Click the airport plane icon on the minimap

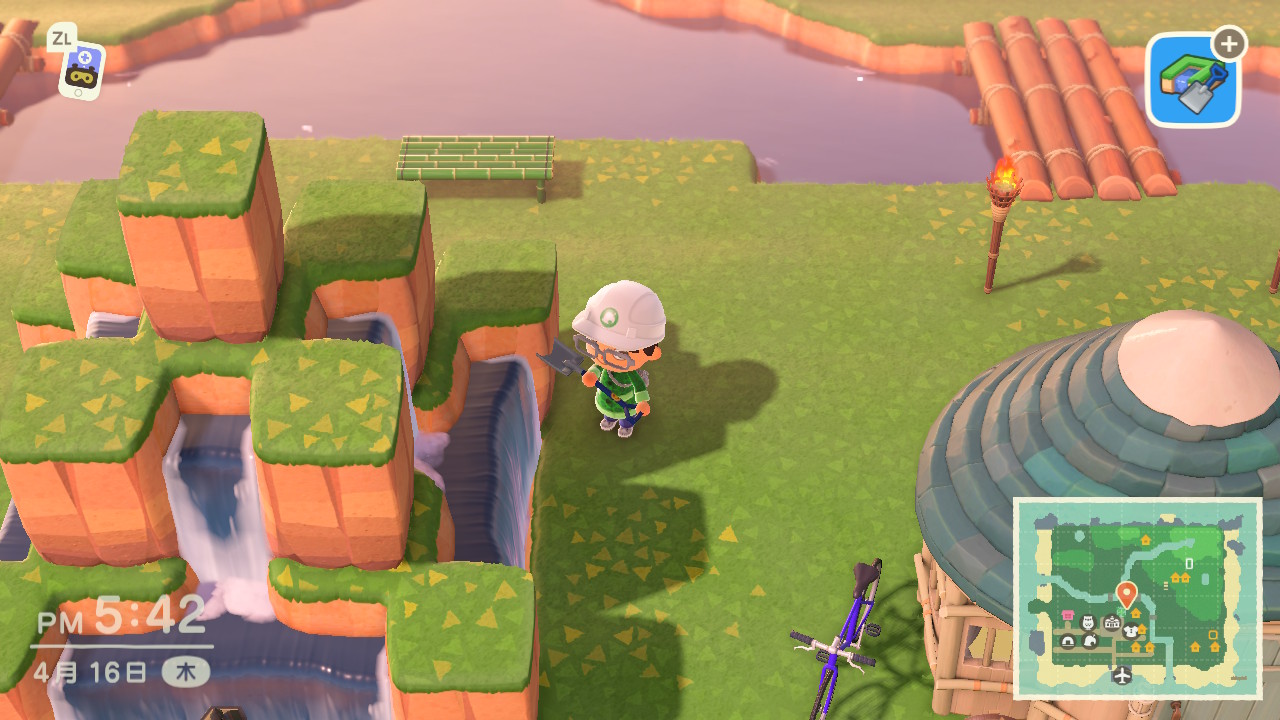(1122, 675)
